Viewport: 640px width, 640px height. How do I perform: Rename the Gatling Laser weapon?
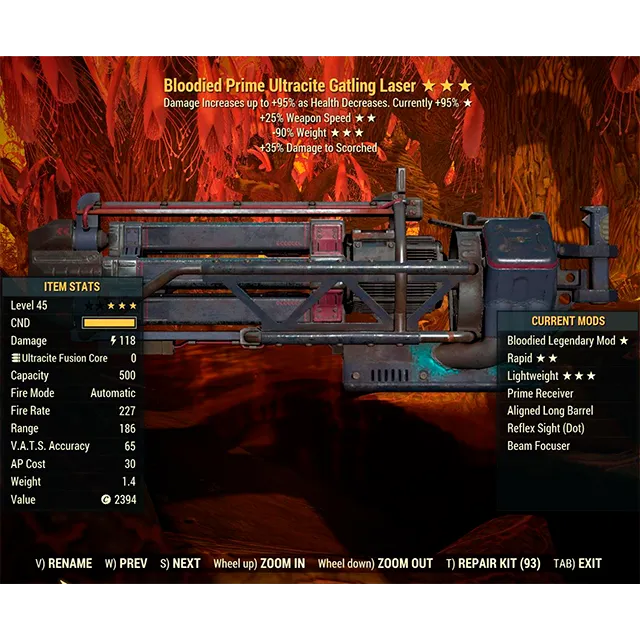[64, 564]
